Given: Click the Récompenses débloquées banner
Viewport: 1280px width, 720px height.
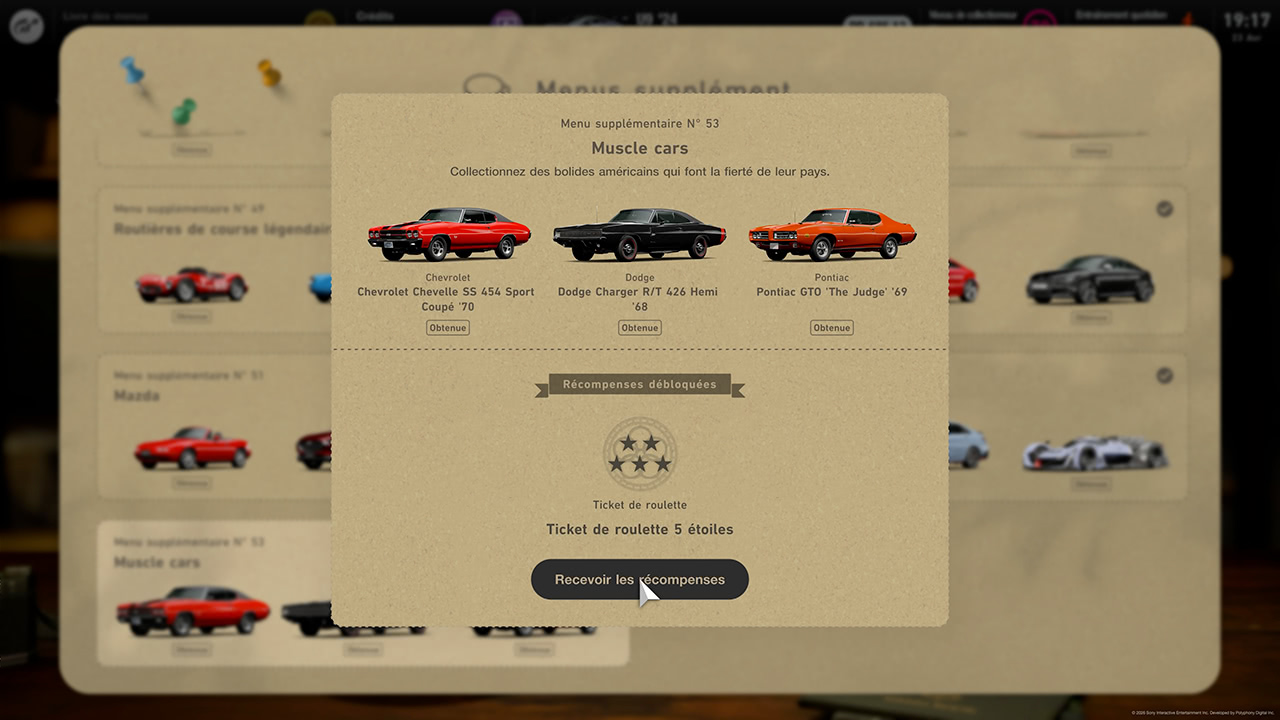Looking at the screenshot, I should [639, 384].
